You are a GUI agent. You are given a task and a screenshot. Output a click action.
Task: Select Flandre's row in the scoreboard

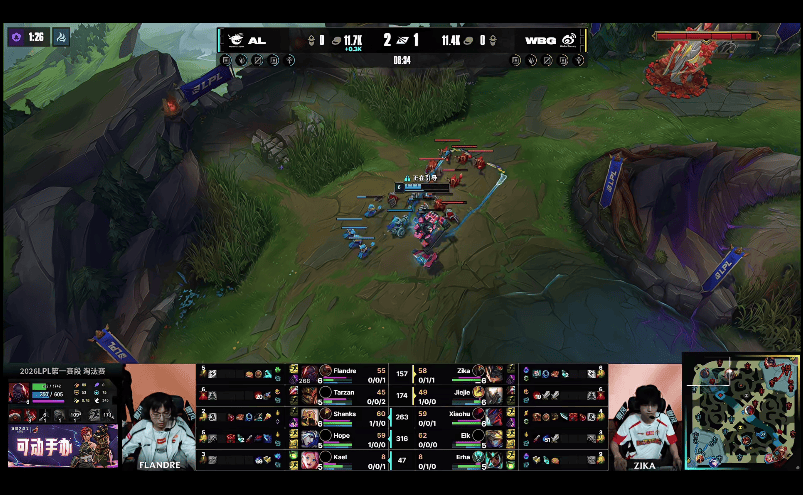pos(340,373)
